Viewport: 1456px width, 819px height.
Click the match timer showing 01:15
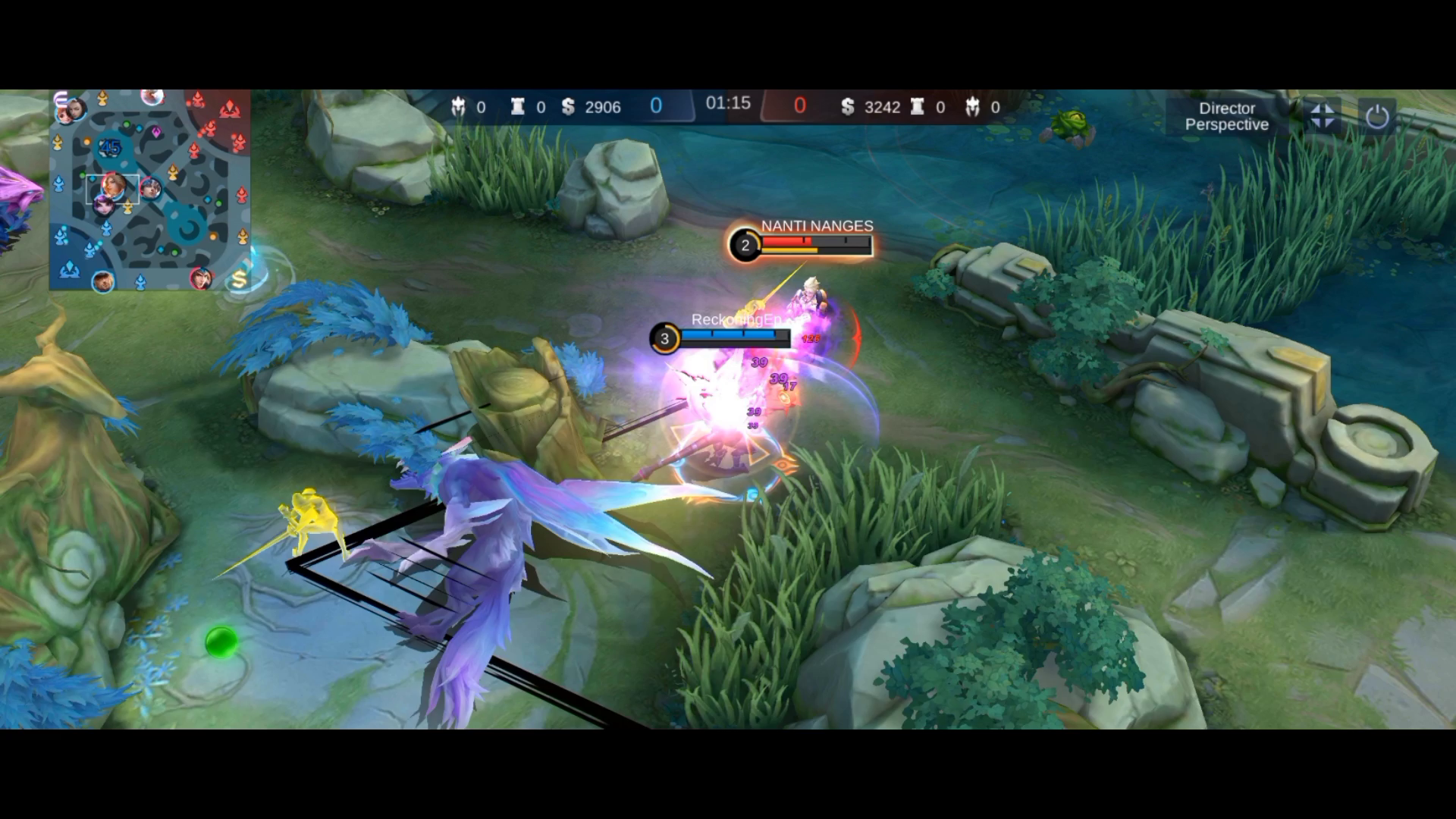click(728, 104)
